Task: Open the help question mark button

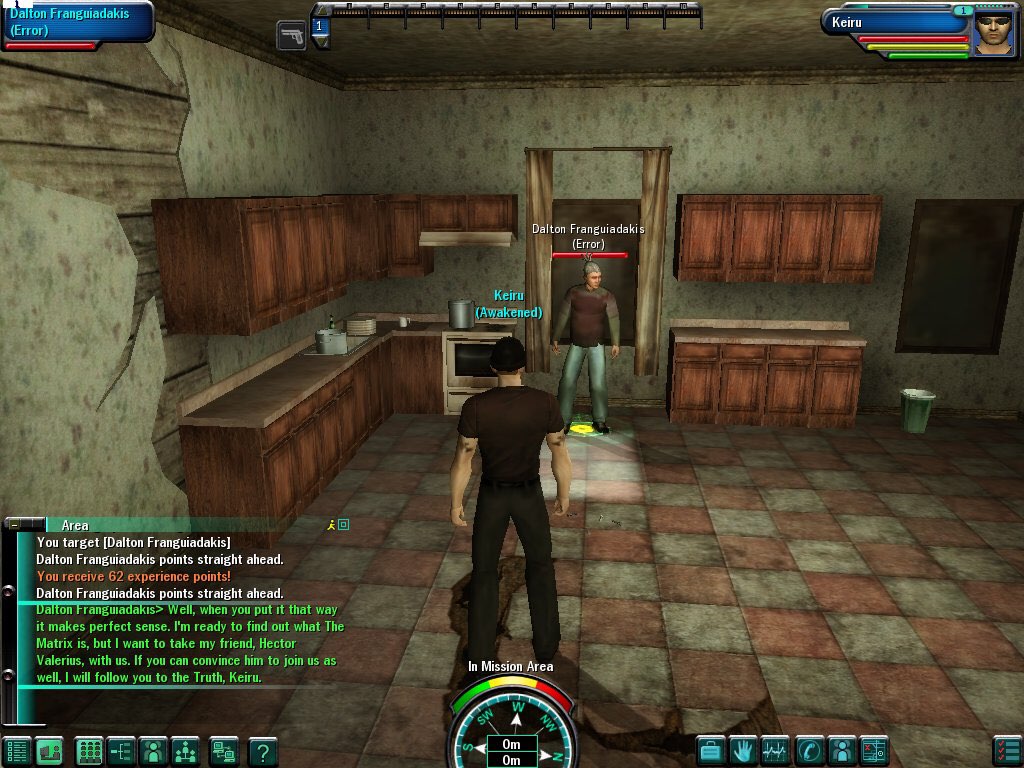Action: pos(262,750)
